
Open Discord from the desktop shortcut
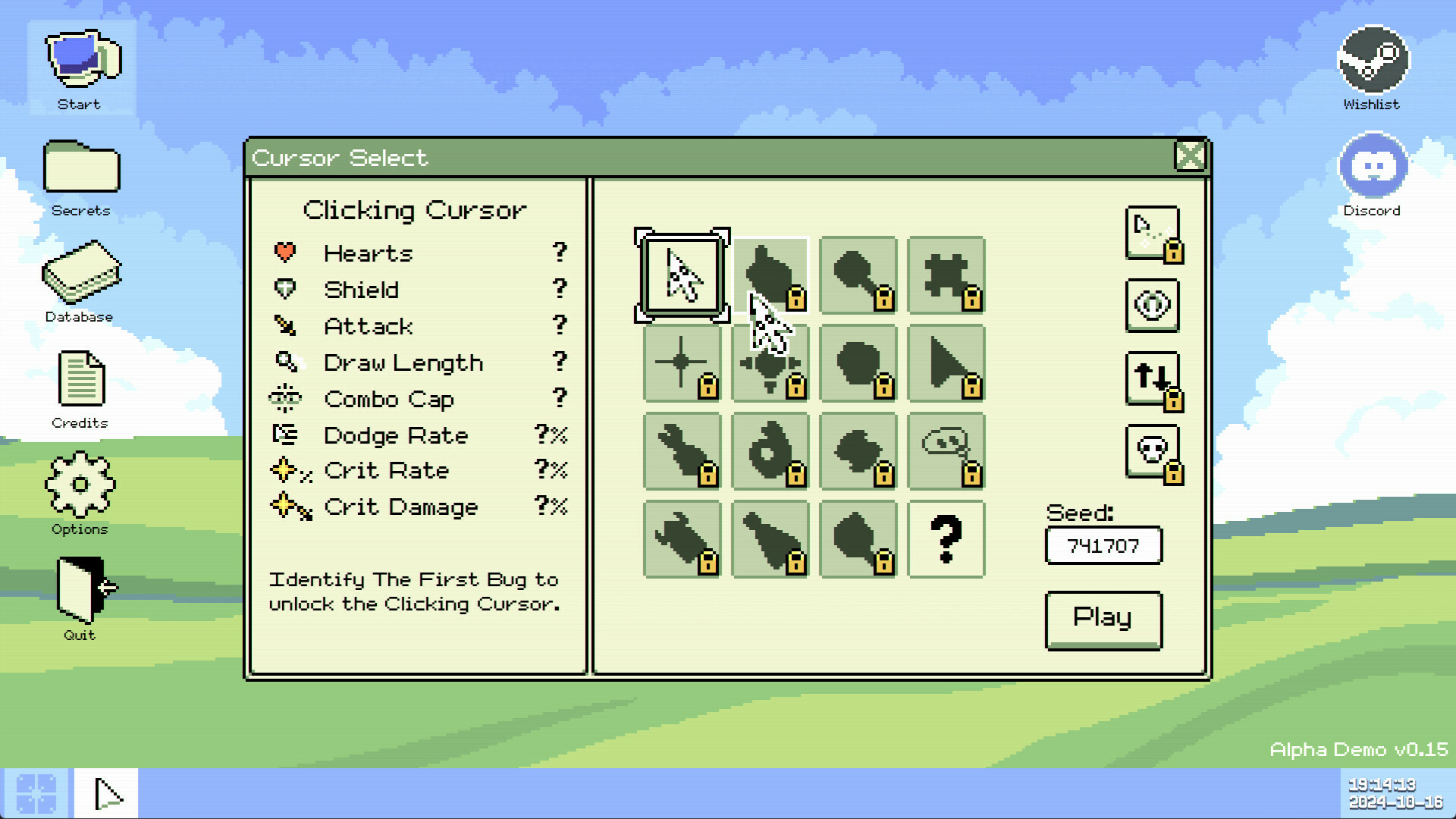[1373, 165]
